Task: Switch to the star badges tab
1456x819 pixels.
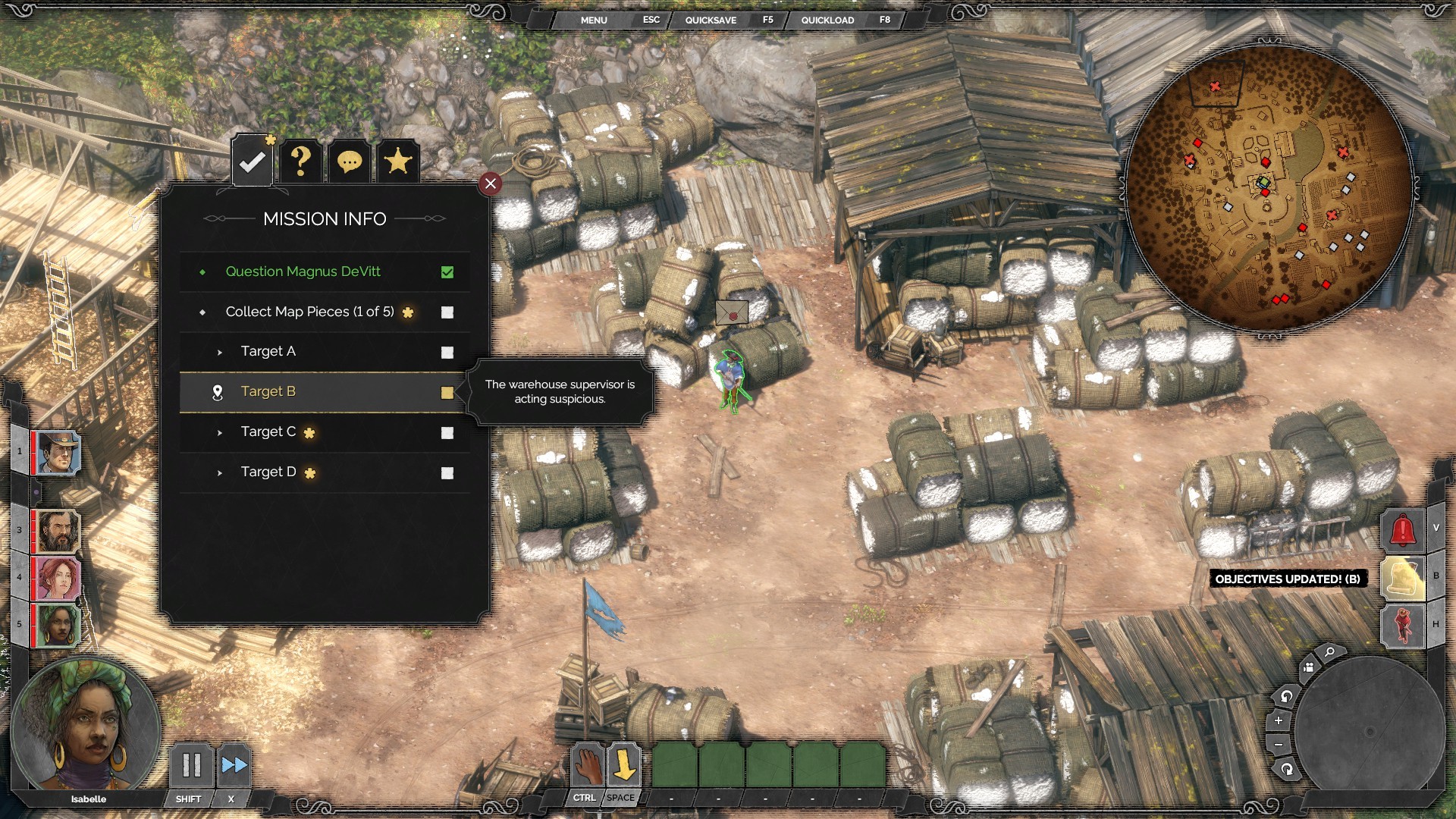Action: tap(398, 161)
